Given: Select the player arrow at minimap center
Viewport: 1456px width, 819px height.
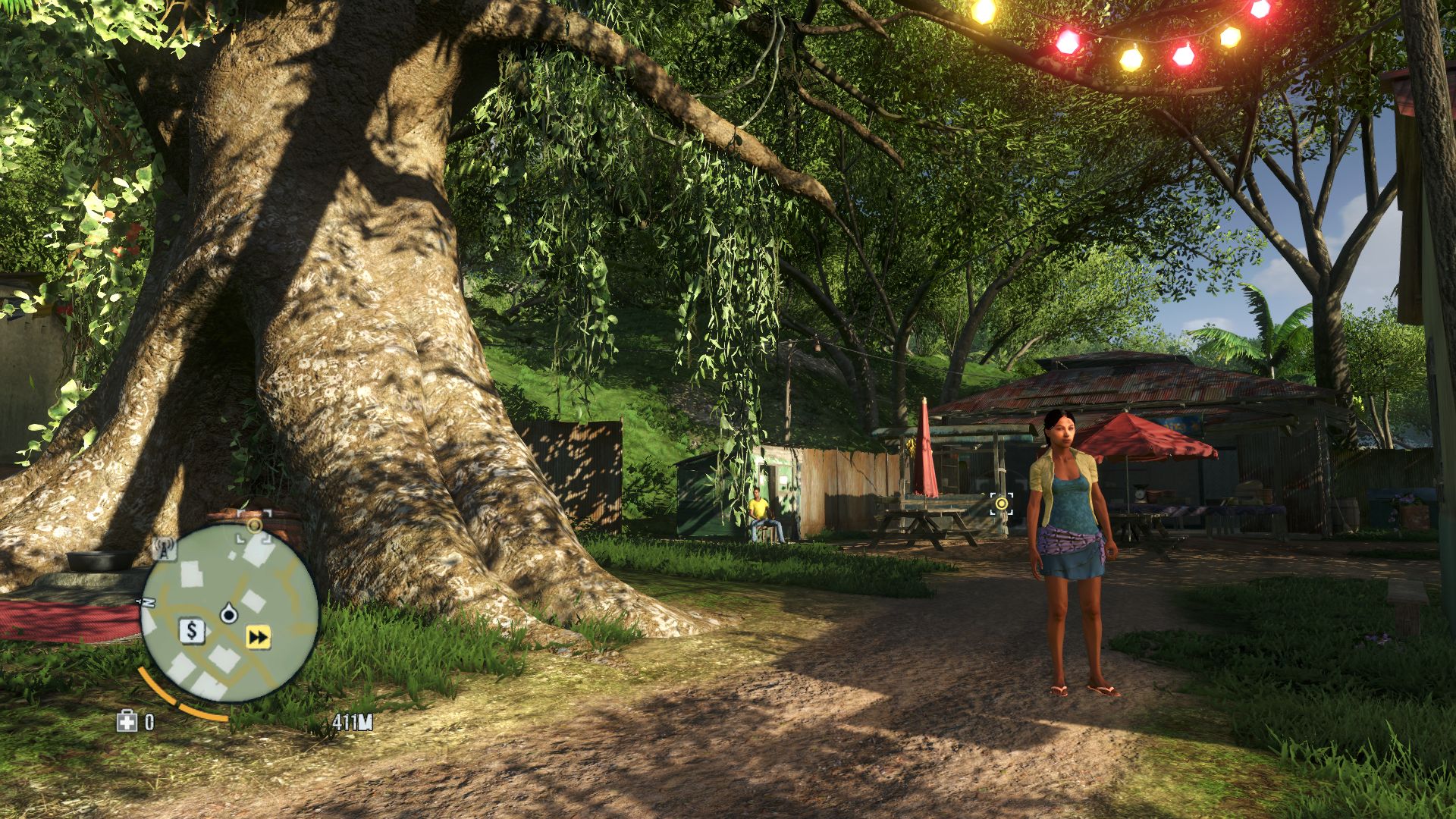Looking at the screenshot, I should click(x=229, y=613).
